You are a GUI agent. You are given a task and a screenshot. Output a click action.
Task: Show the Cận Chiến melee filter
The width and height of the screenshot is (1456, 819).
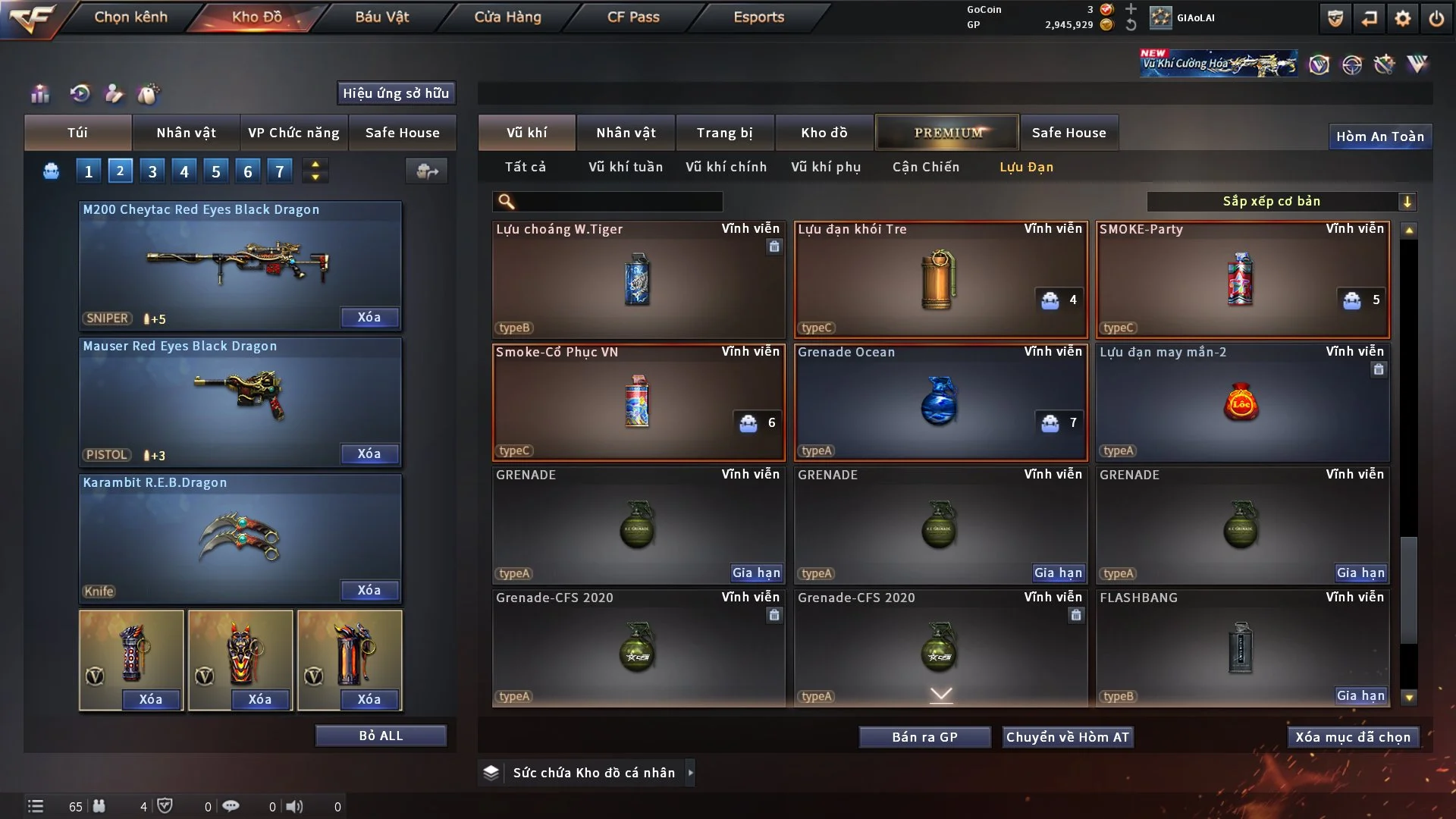coord(925,167)
